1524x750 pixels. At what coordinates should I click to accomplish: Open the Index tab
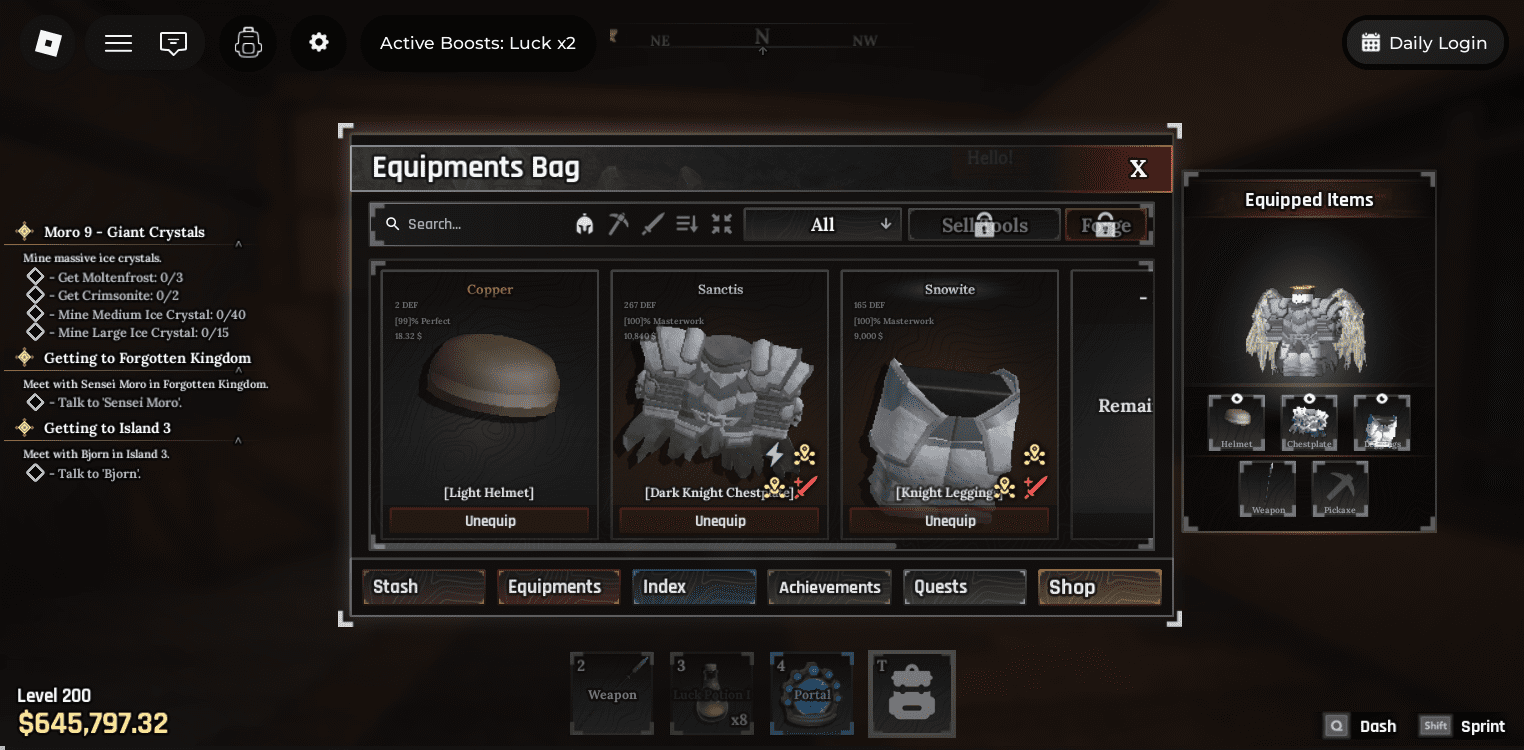click(x=693, y=587)
